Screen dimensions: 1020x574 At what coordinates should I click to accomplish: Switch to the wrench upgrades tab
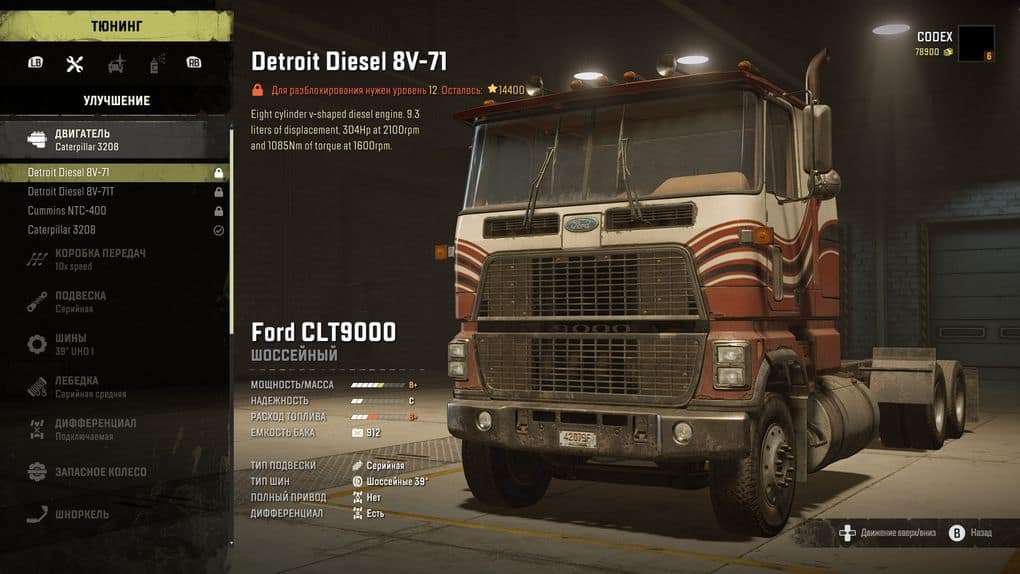tap(74, 64)
